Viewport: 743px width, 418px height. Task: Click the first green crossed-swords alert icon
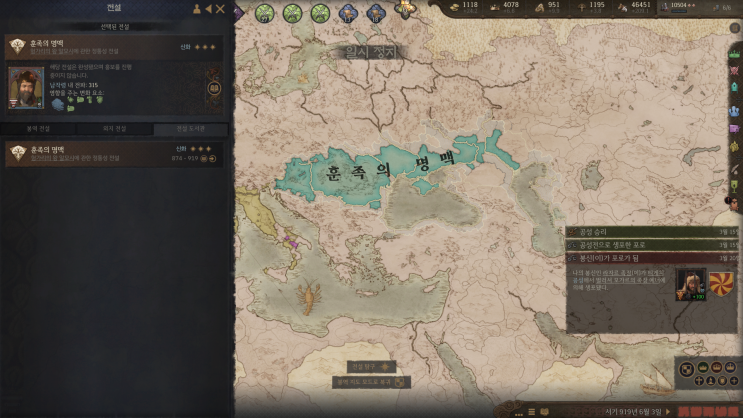click(x=265, y=12)
